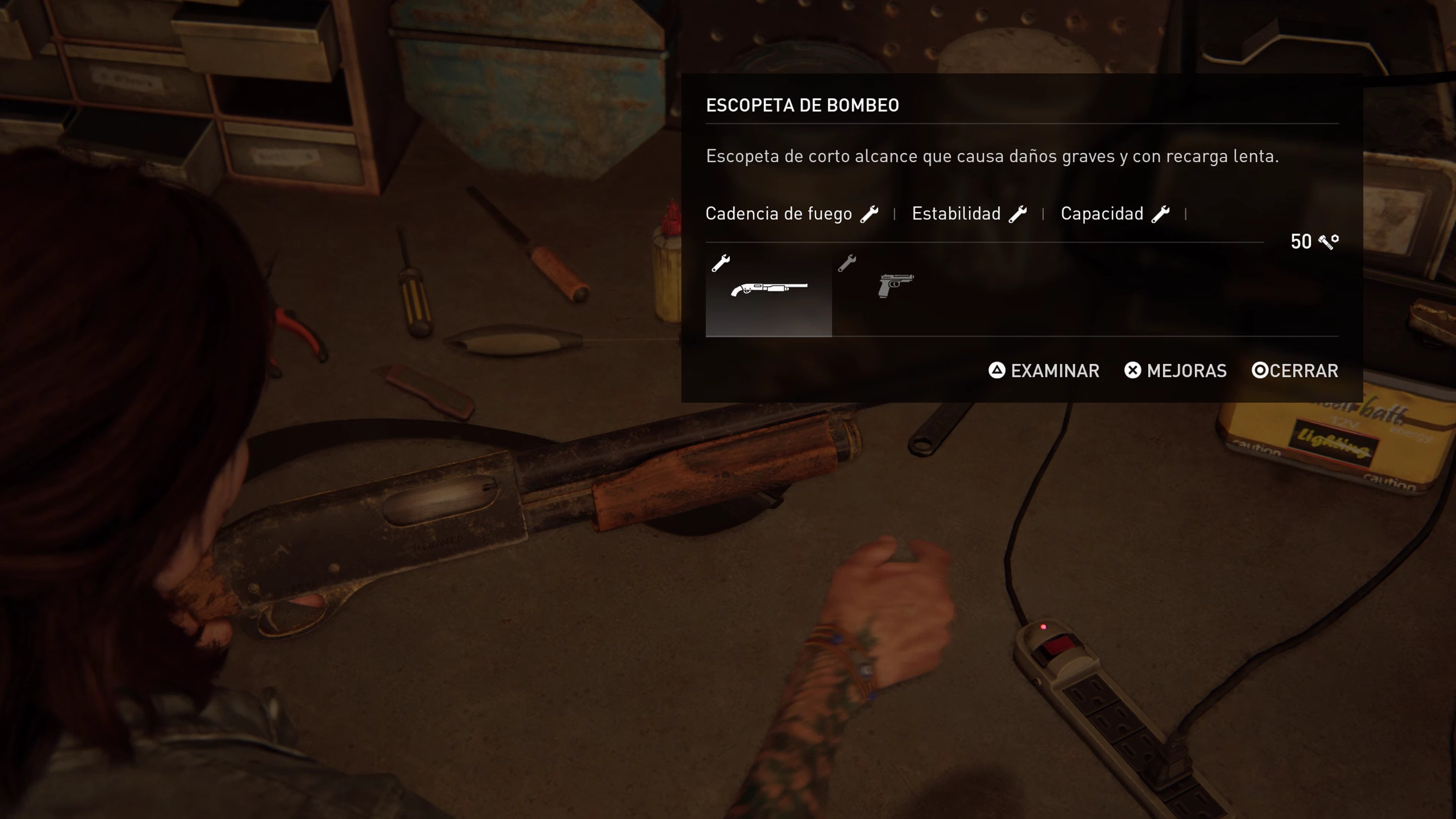The width and height of the screenshot is (1456, 819).
Task: Click the Escopeta de bombeo title text
Action: pos(803,105)
